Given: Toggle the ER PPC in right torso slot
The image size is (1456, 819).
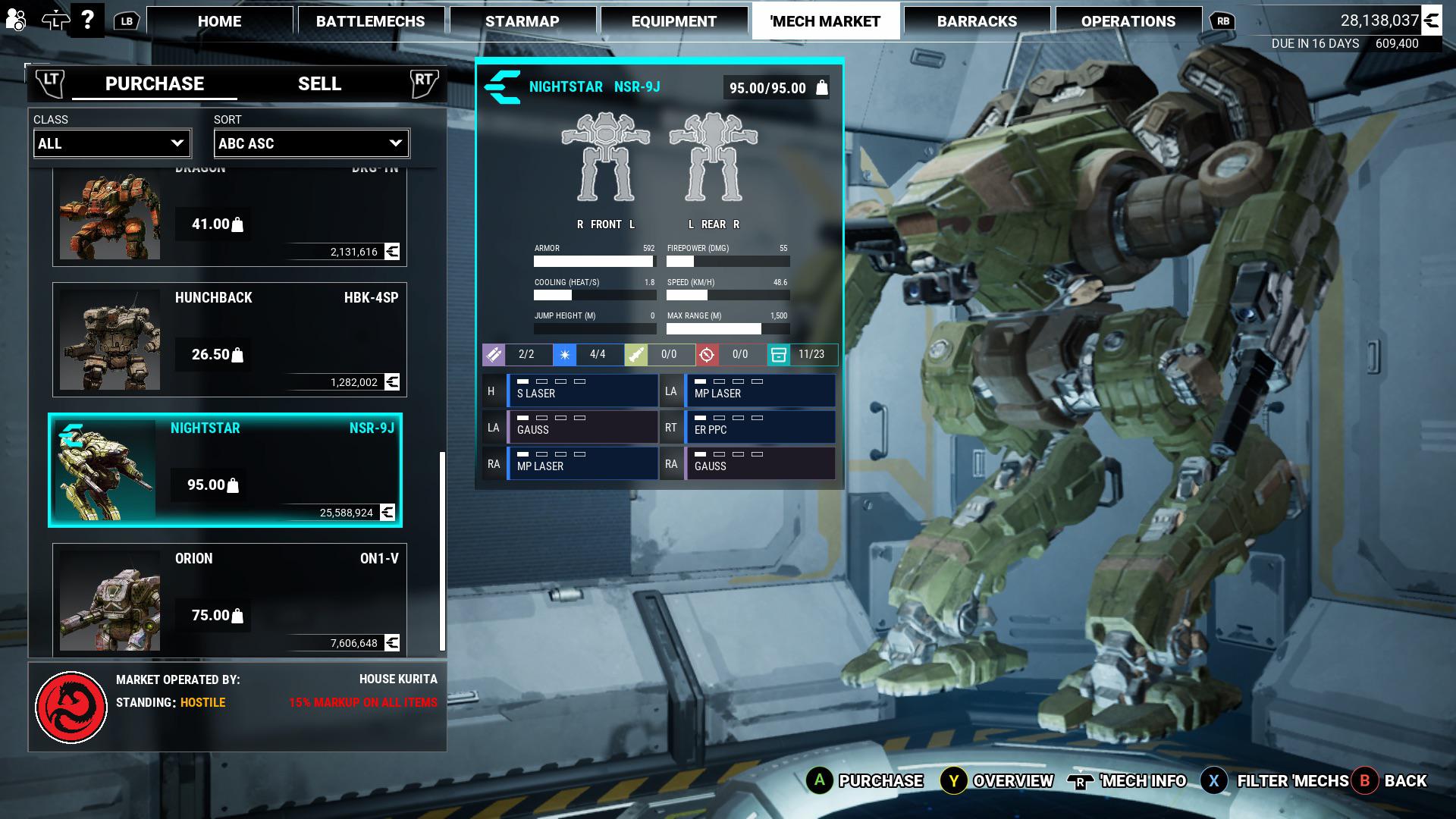Looking at the screenshot, I should pyautogui.click(x=761, y=426).
